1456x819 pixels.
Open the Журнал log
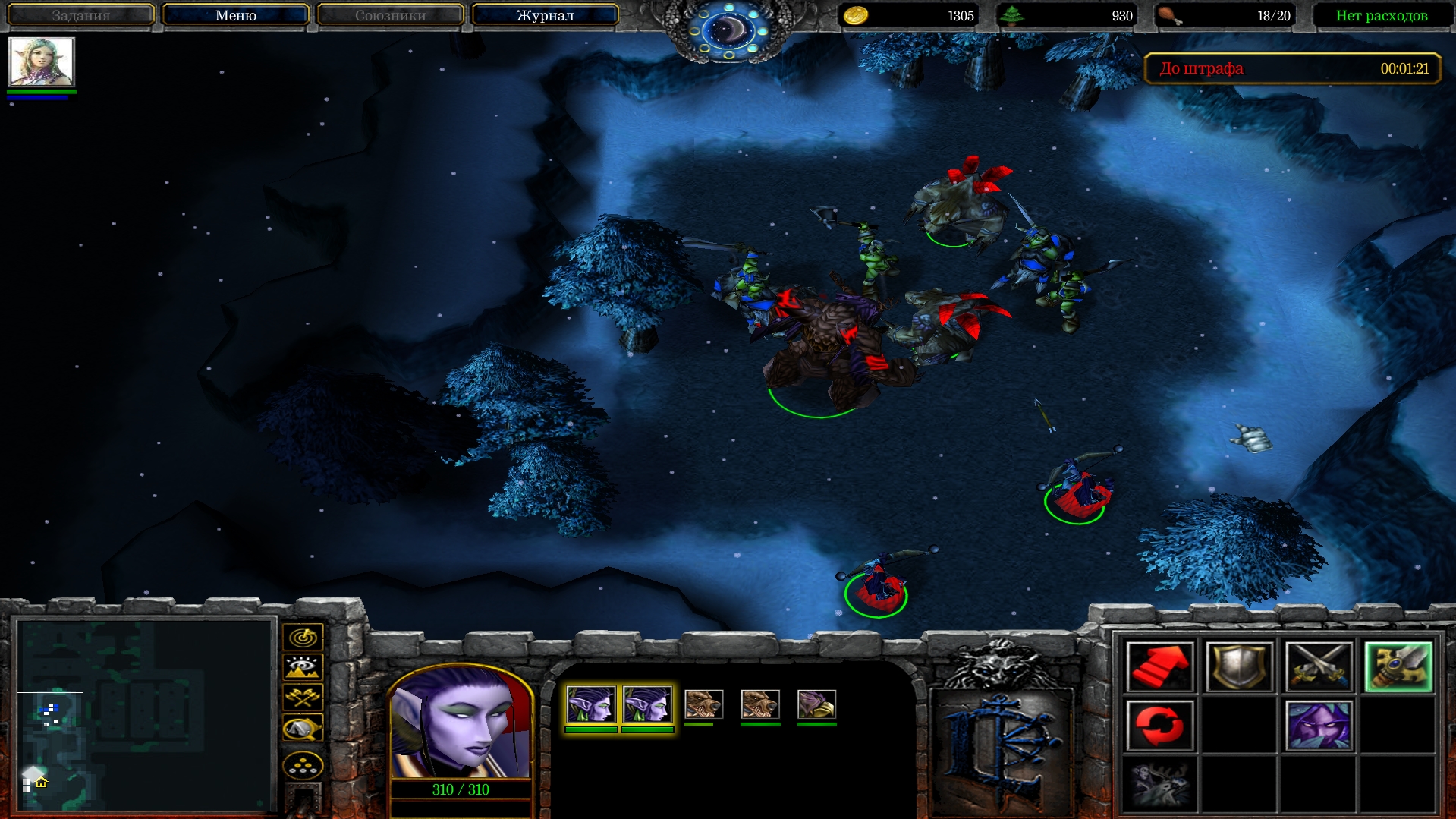tap(545, 15)
